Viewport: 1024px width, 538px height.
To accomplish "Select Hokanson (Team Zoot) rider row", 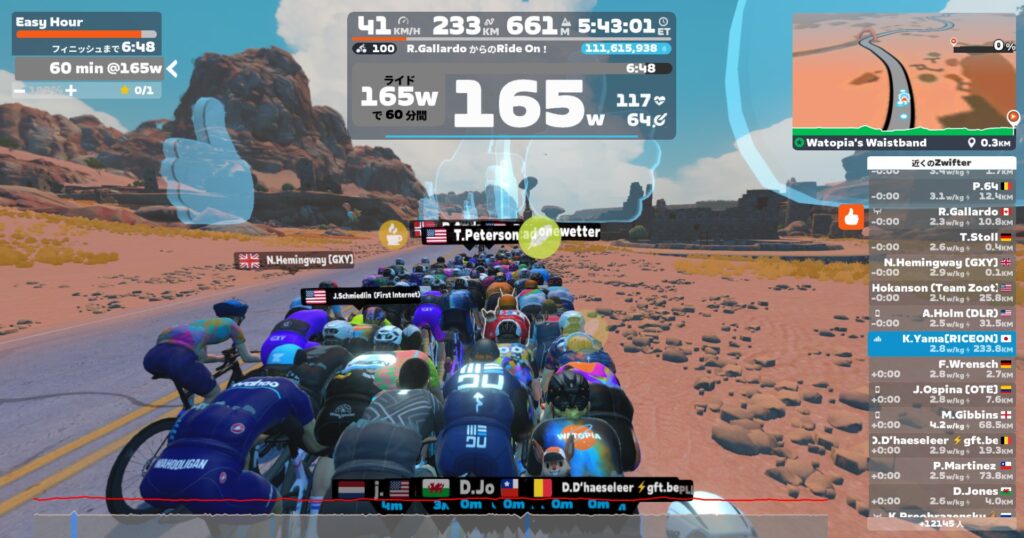I will (941, 293).
